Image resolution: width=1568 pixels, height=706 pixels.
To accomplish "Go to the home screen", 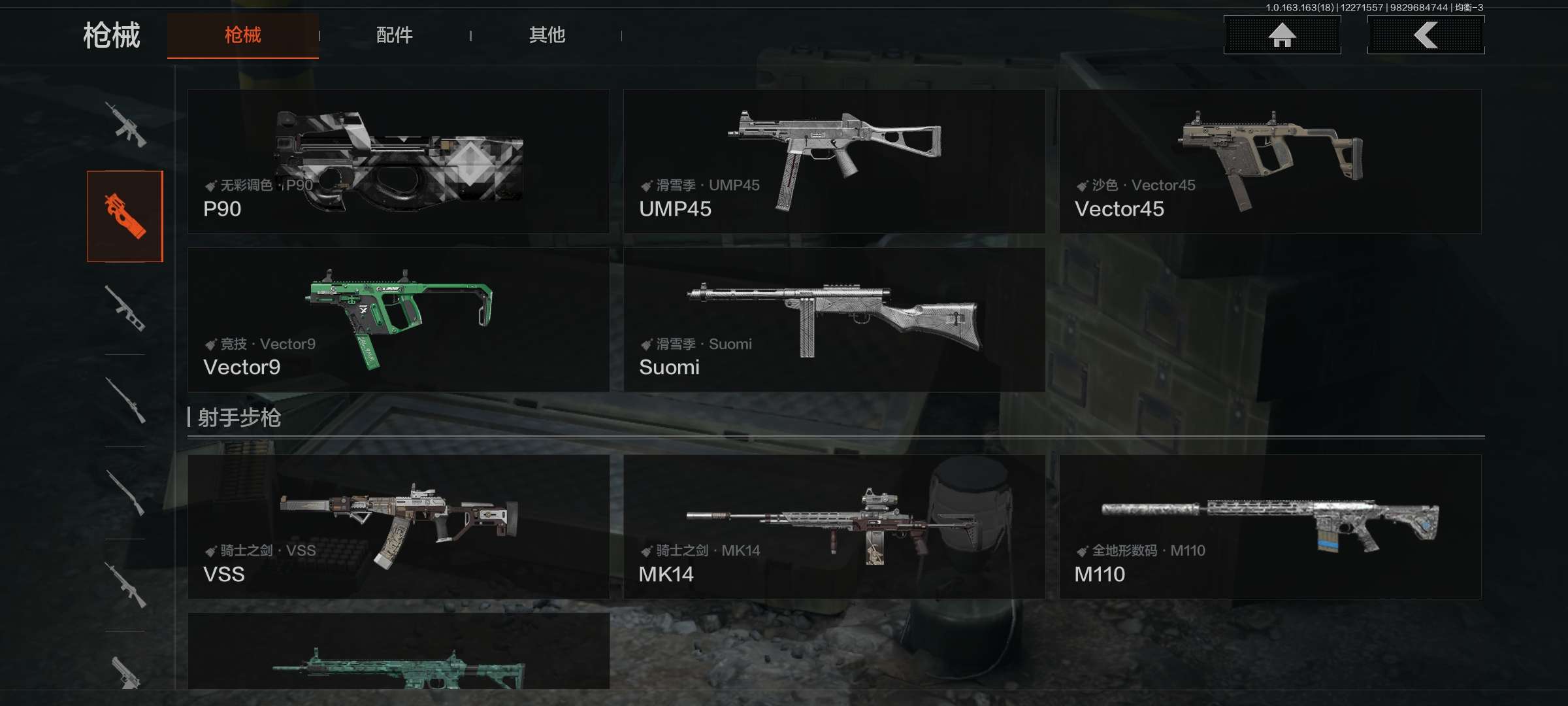I will click(x=1282, y=35).
